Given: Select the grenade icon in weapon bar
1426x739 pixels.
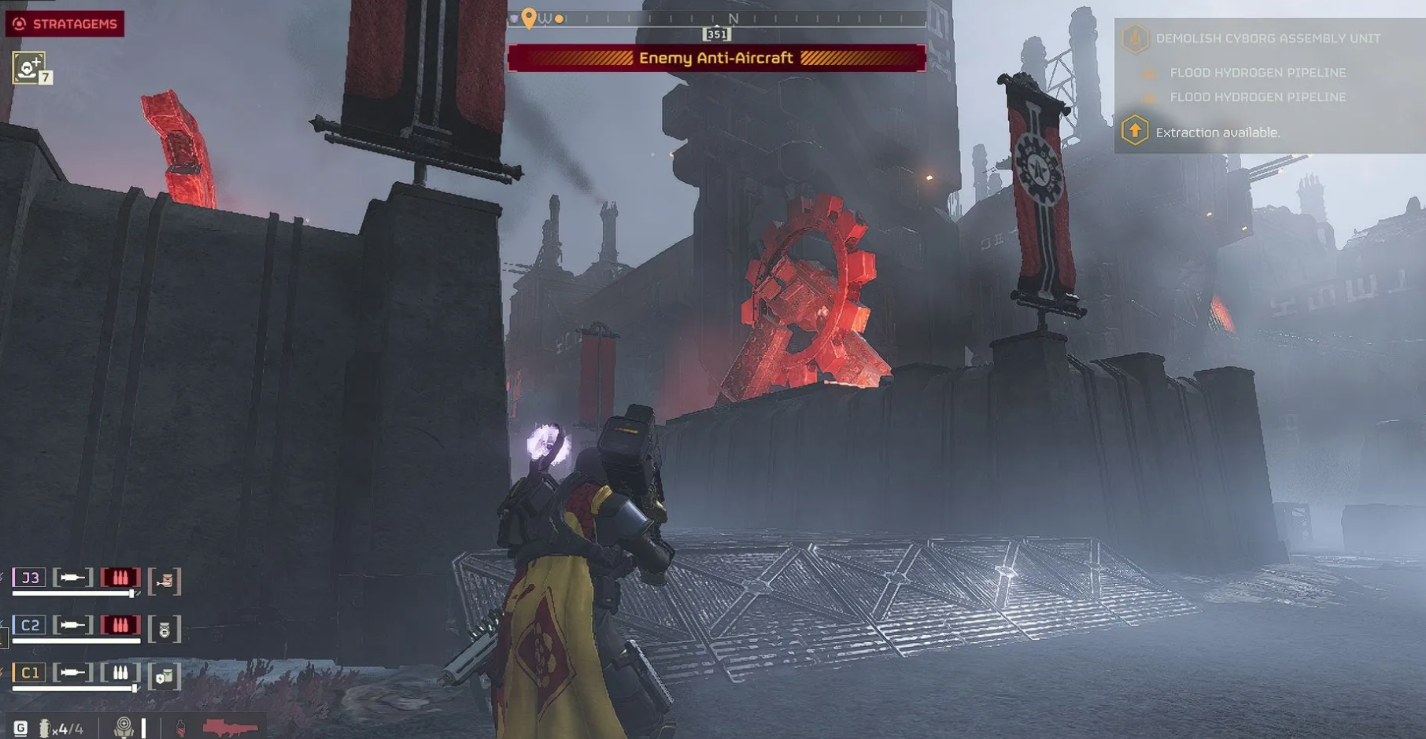Looking at the screenshot, I should (45, 728).
